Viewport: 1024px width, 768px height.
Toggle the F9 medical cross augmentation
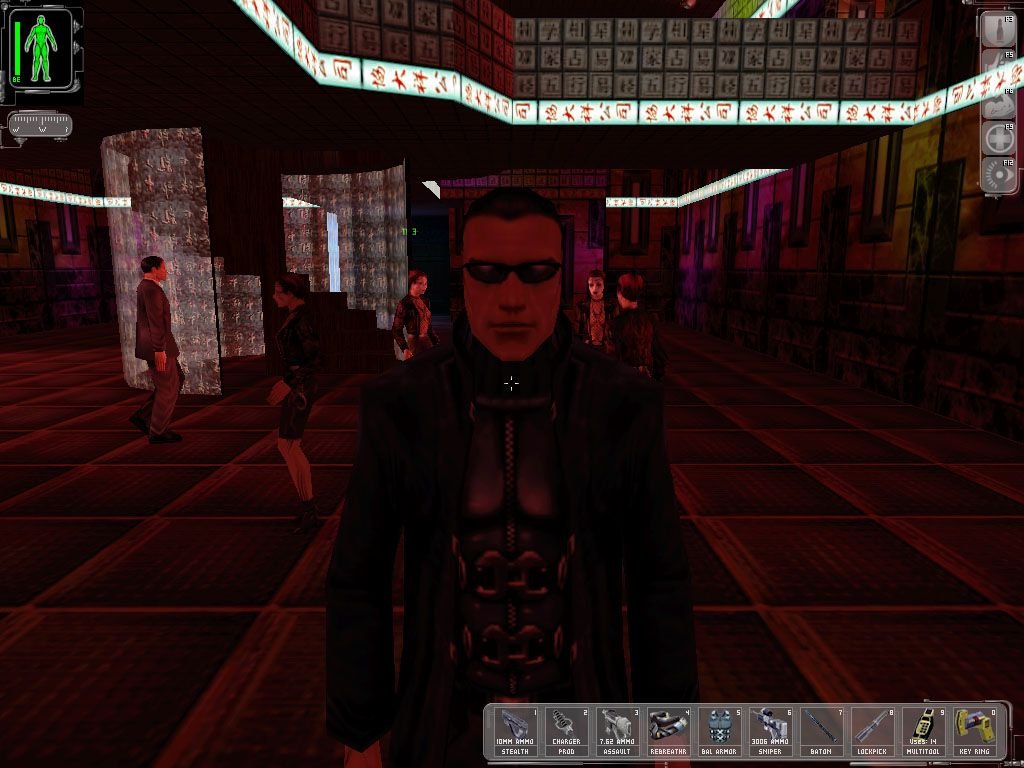[x=999, y=136]
